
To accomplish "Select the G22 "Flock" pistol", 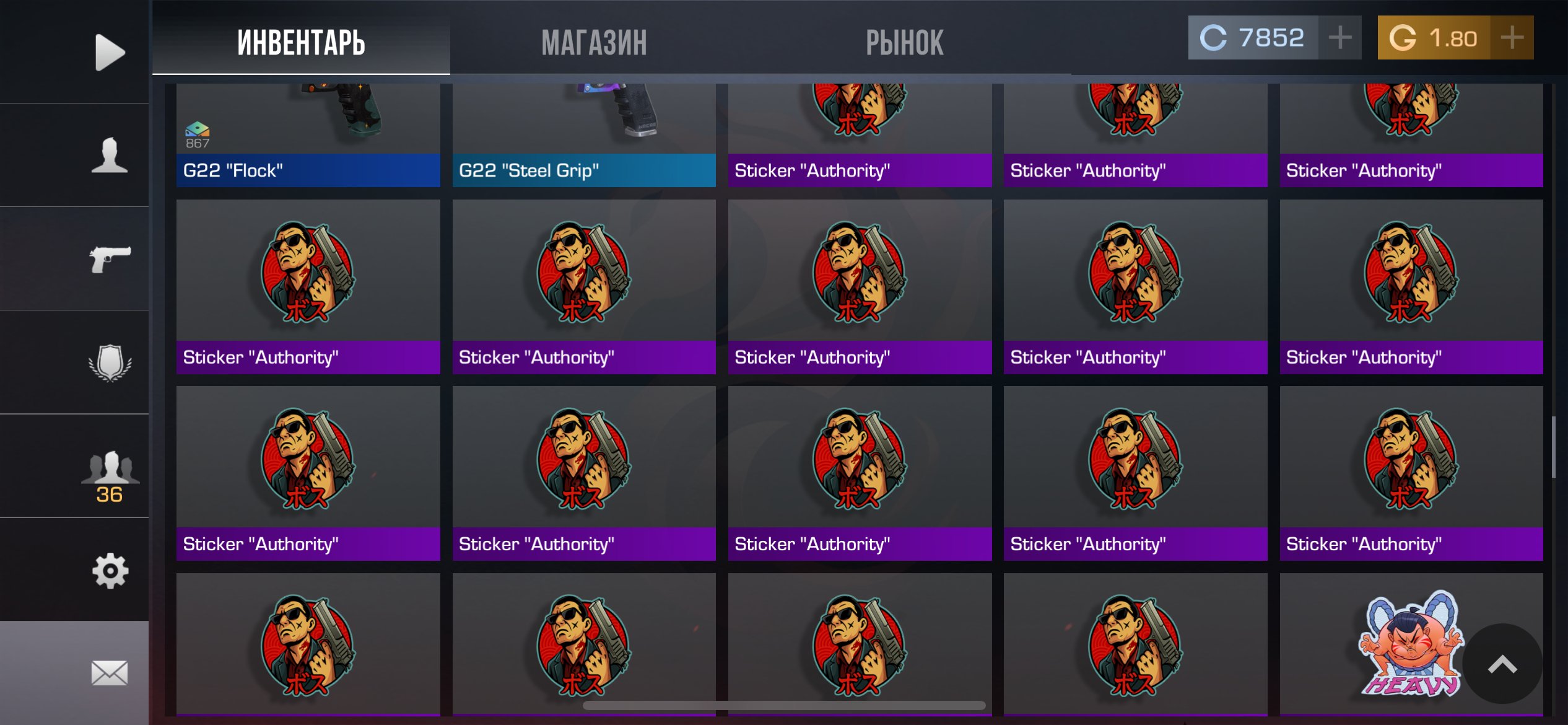I will coord(308,135).
